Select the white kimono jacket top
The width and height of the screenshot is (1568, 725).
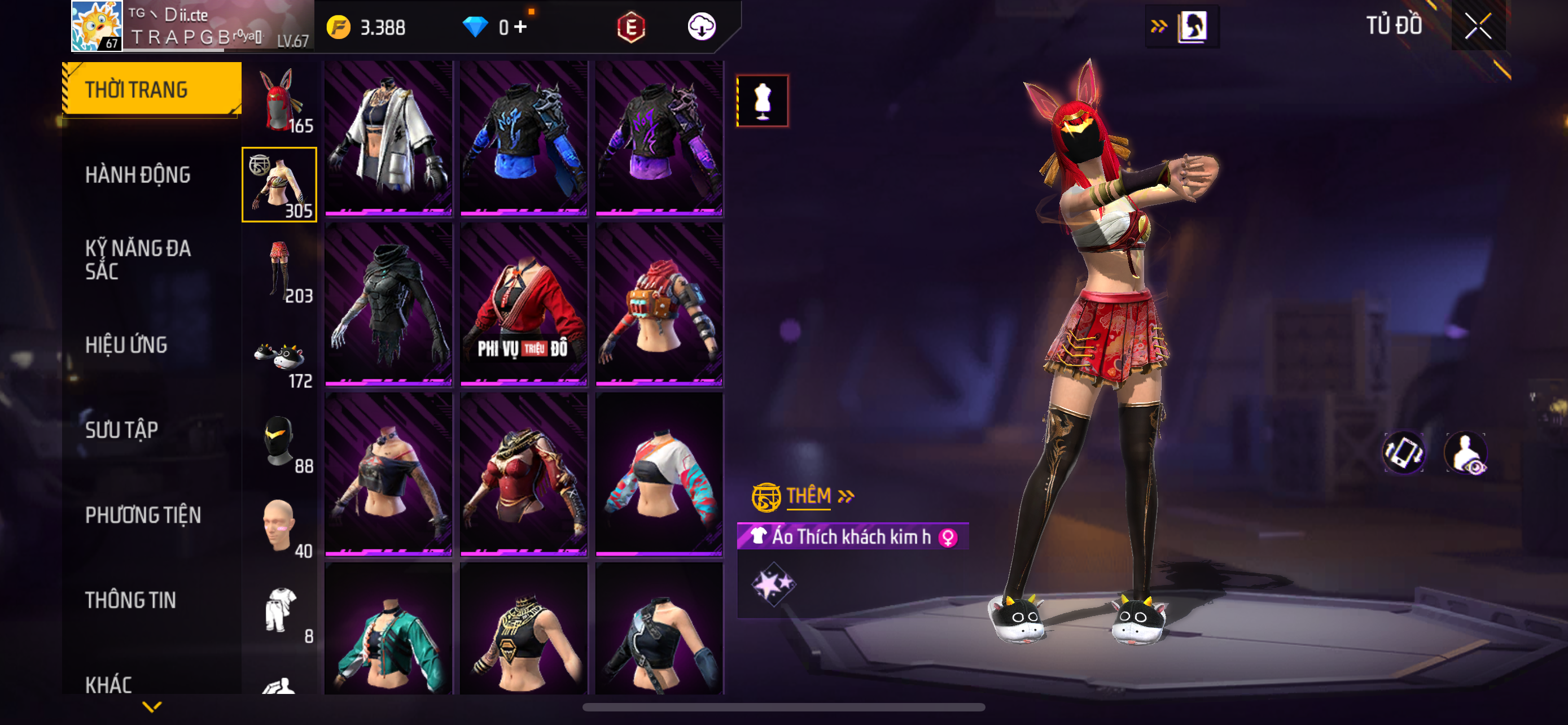(x=388, y=138)
